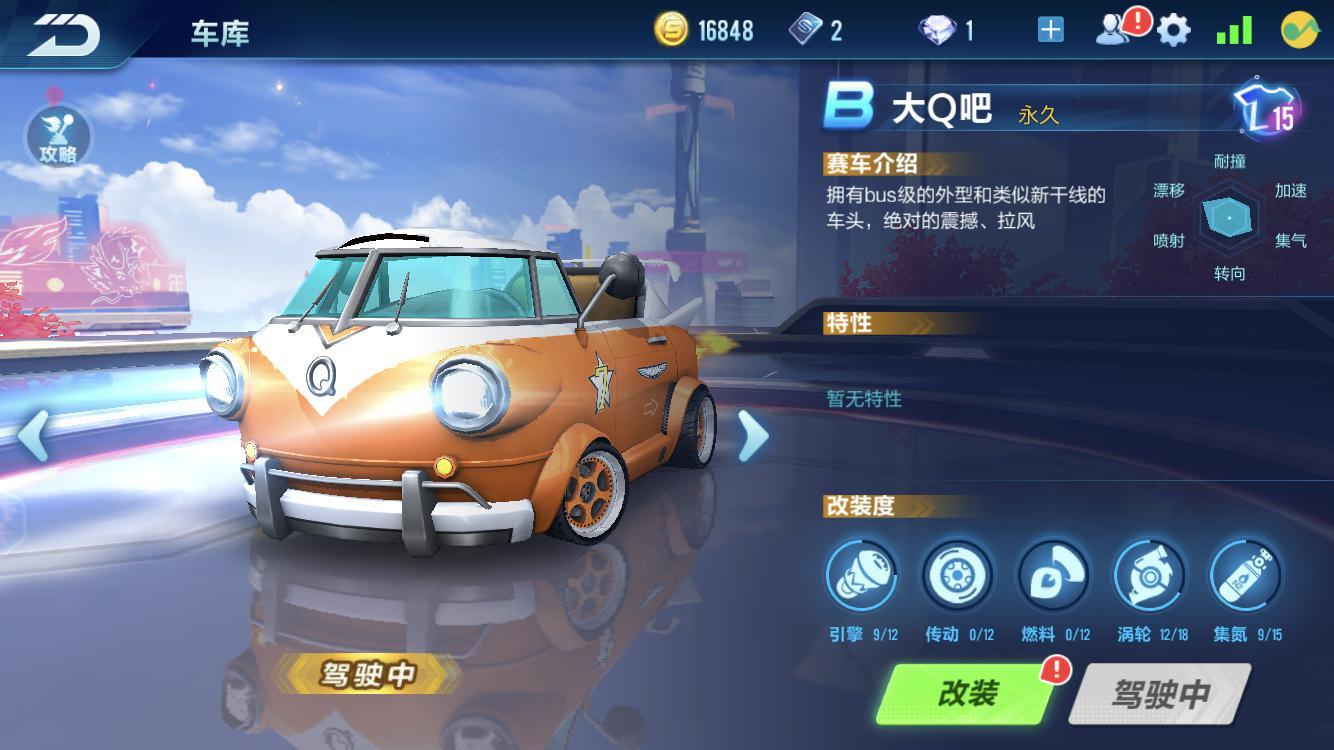Viewport: 1334px width, 750px height.
Task: Tap the yellow-green round icon
Action: pos(1299,31)
